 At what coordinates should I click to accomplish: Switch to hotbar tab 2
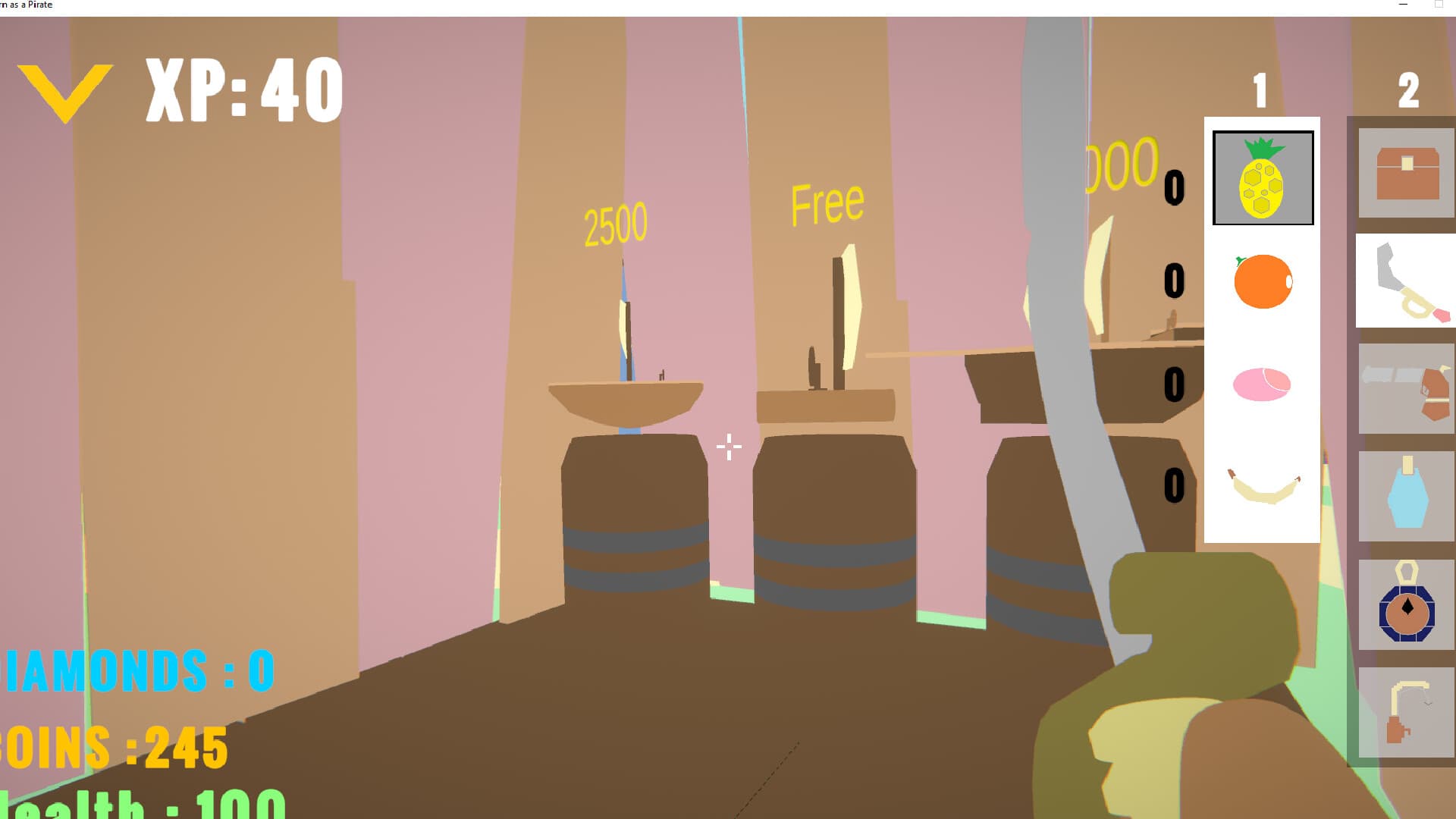[1409, 89]
